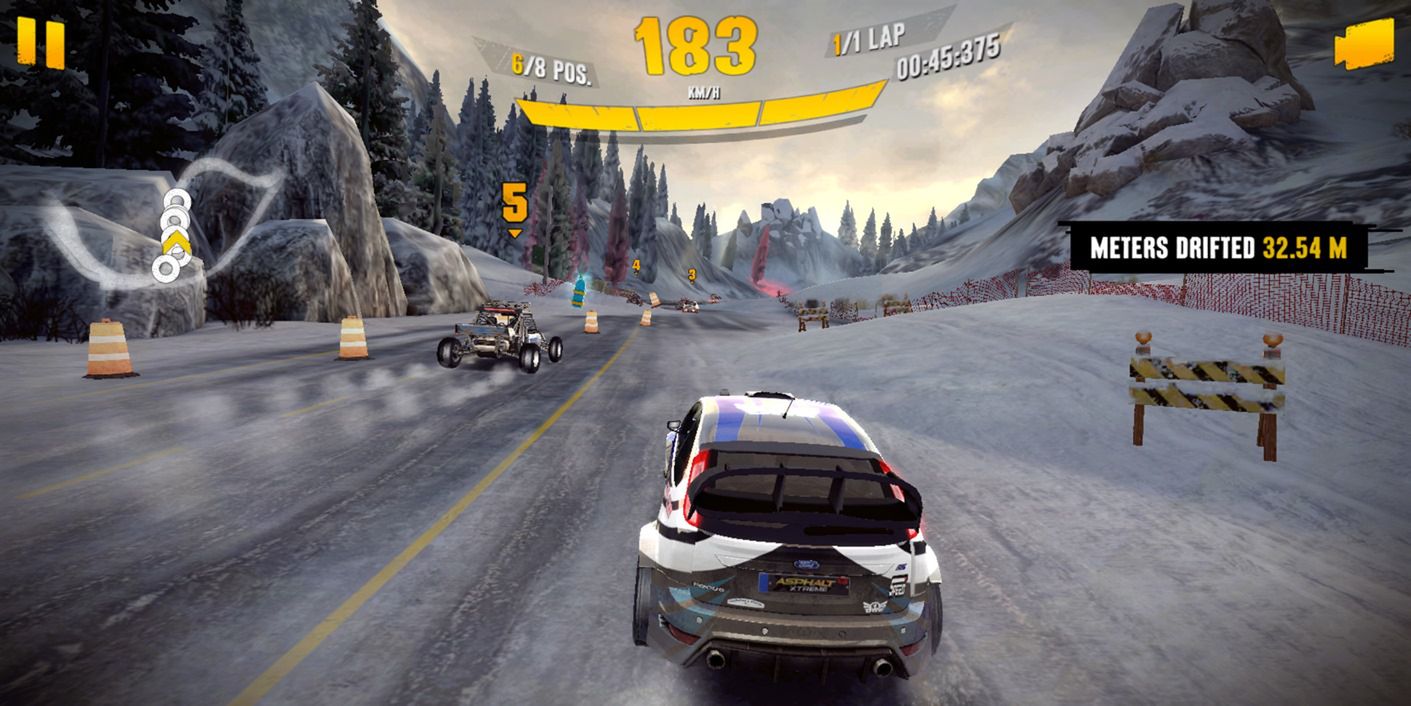Viewport: 1411px width, 706px height.
Task: Click the track minimap
Action: 165,225
